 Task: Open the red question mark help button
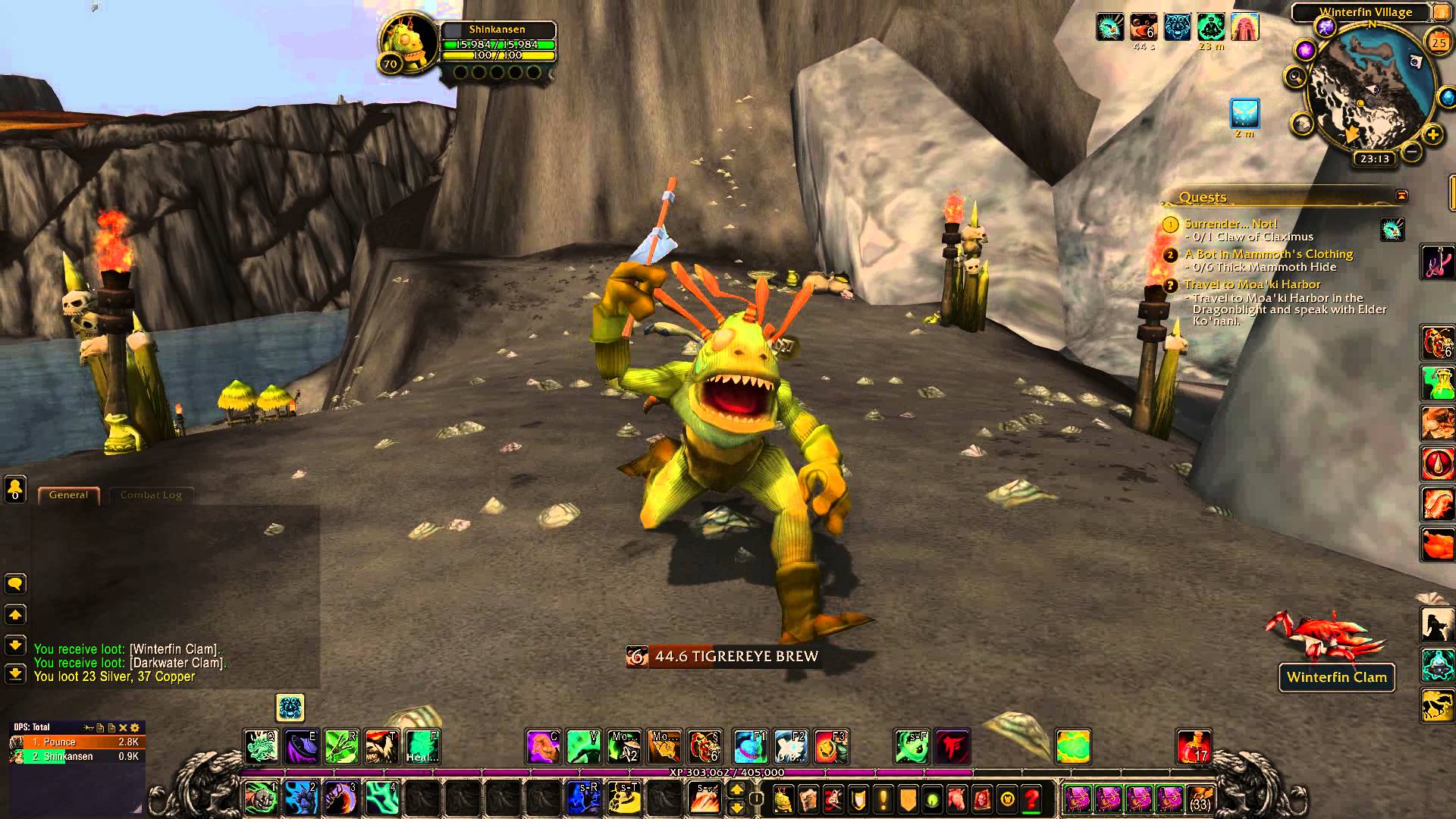click(1031, 799)
